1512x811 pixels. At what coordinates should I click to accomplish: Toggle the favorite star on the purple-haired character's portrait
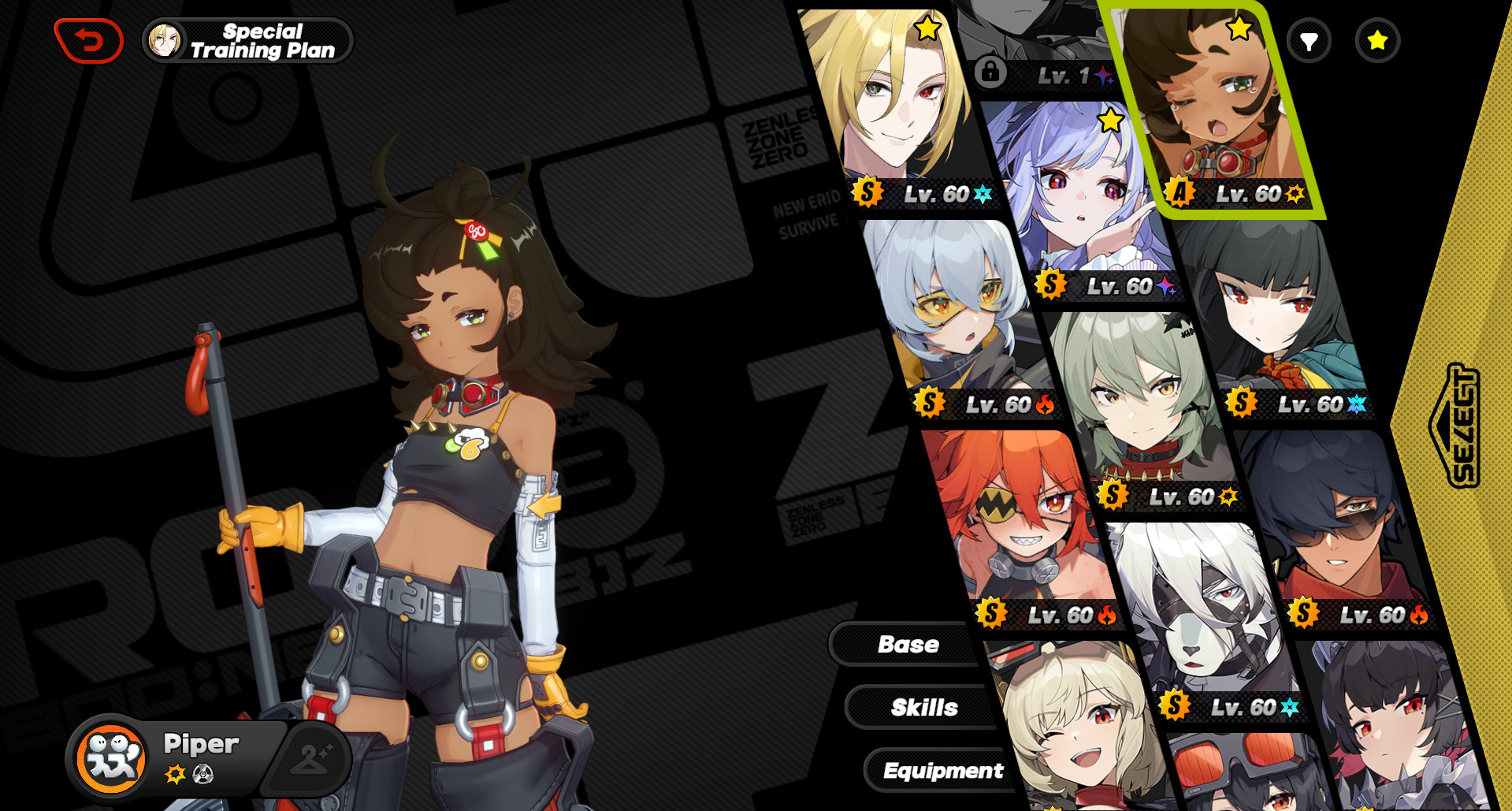[1110, 120]
